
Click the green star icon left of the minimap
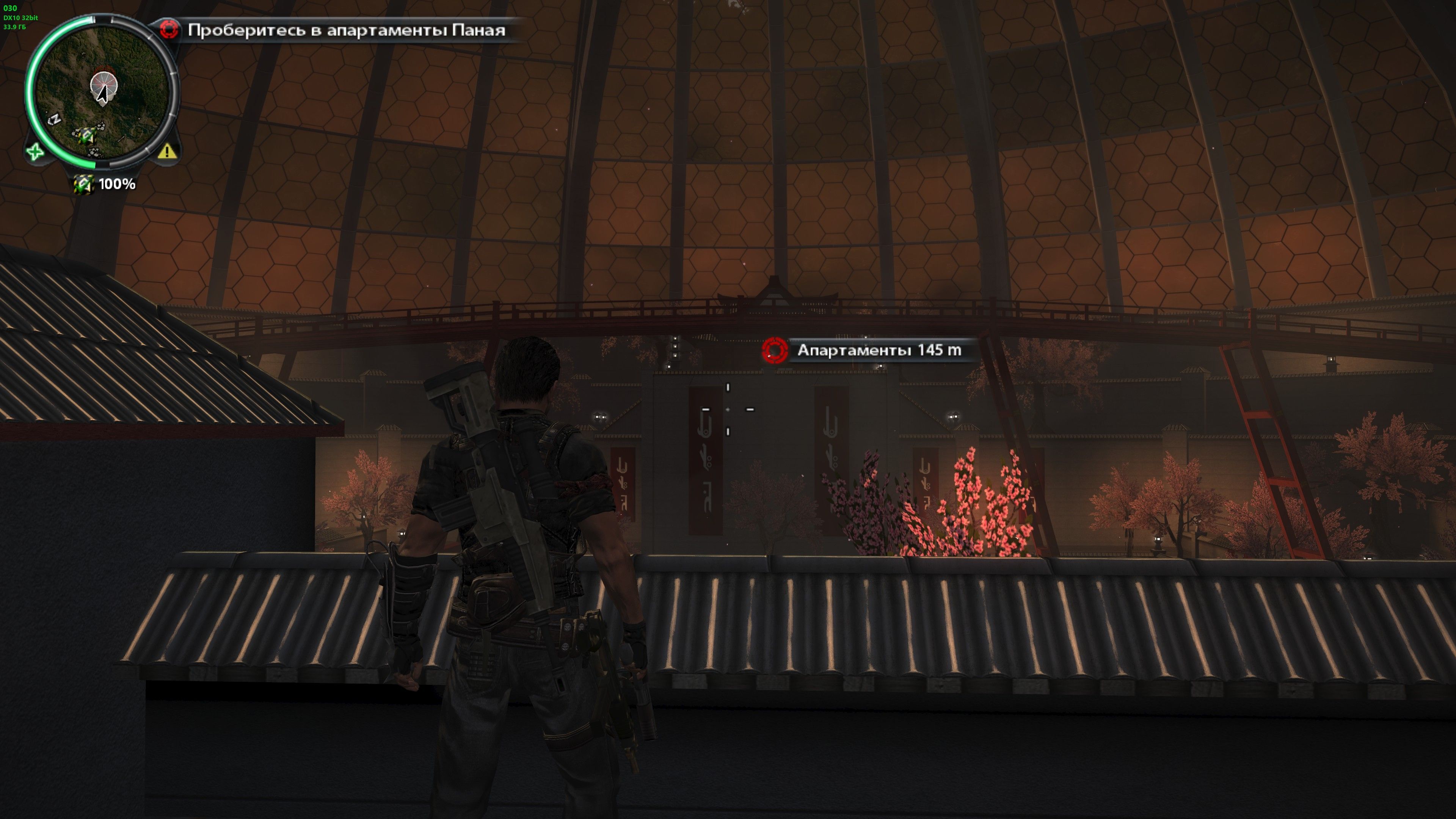(35, 152)
